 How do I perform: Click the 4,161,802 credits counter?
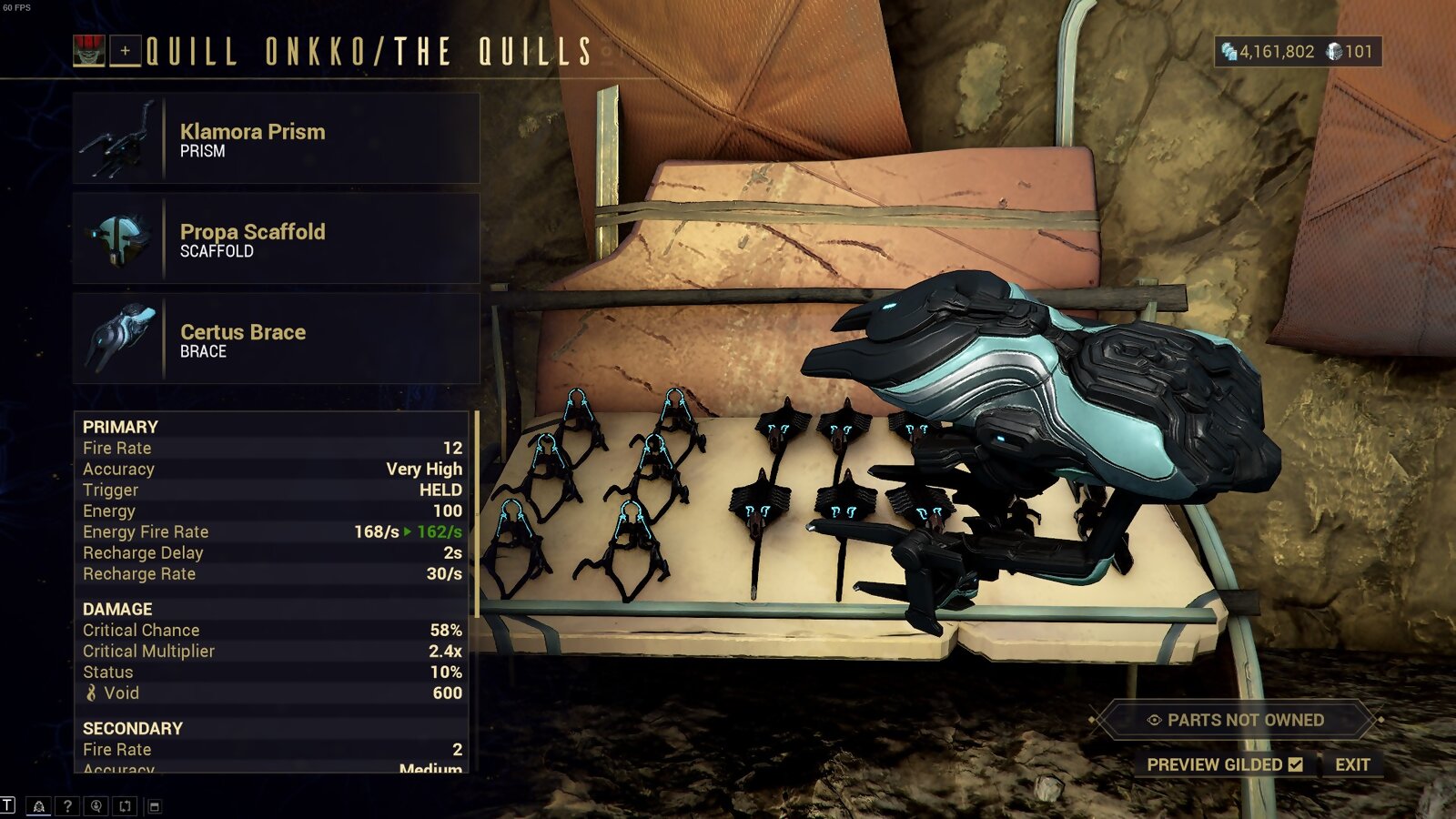point(1274,53)
